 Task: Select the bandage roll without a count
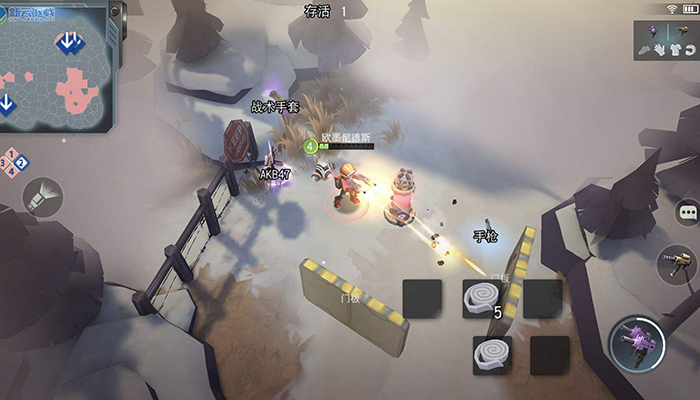[492, 355]
